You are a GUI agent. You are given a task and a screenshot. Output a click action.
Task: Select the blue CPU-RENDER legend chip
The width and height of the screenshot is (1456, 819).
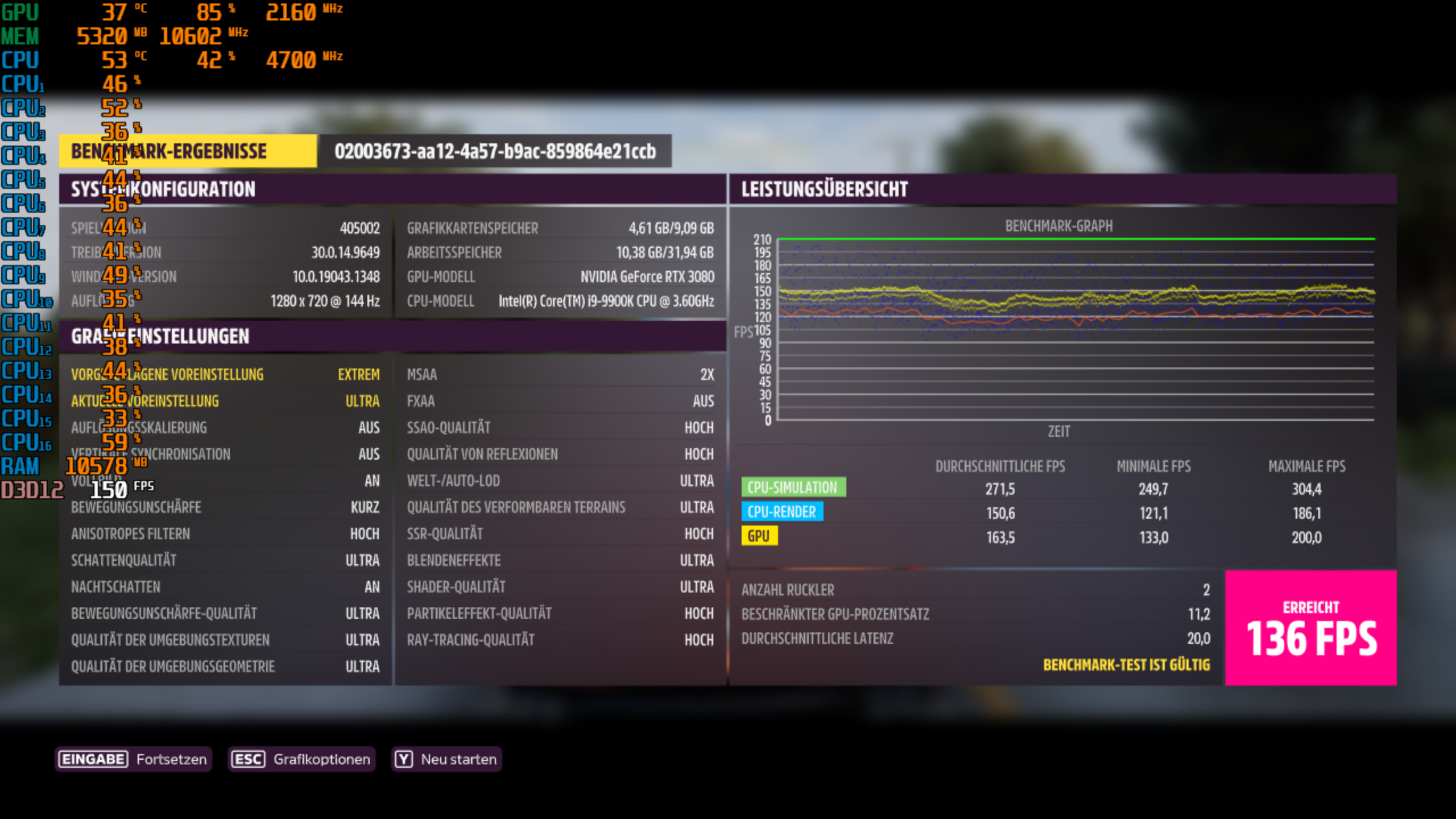coord(781,512)
